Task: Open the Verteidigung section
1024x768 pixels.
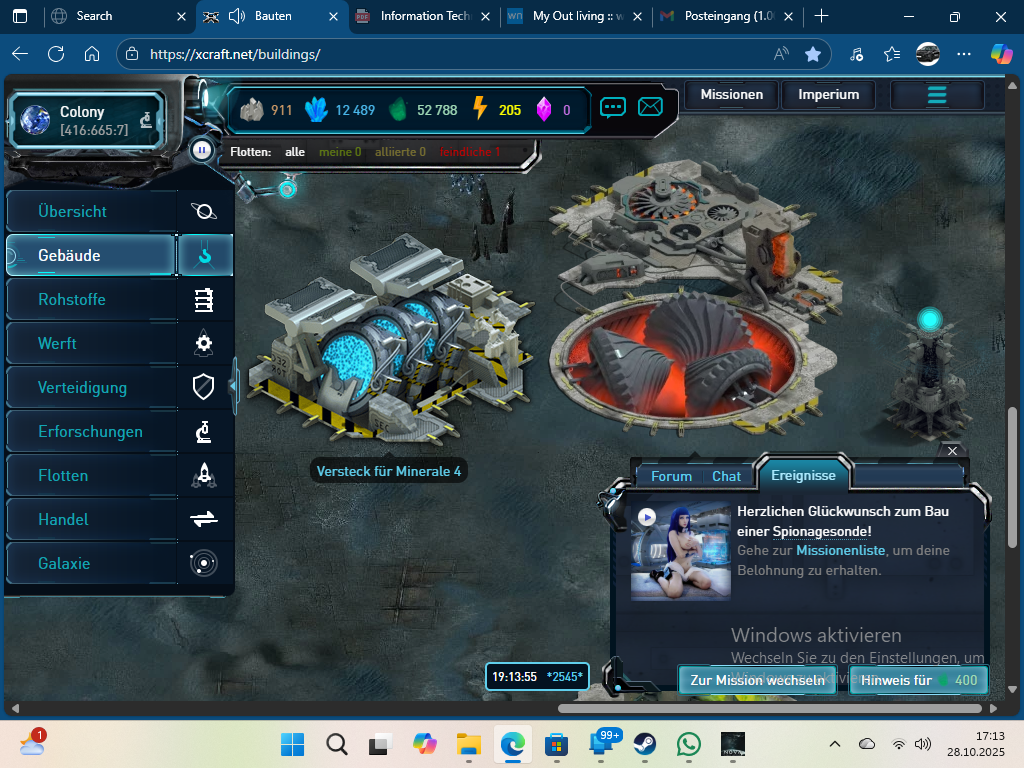Action: point(82,388)
